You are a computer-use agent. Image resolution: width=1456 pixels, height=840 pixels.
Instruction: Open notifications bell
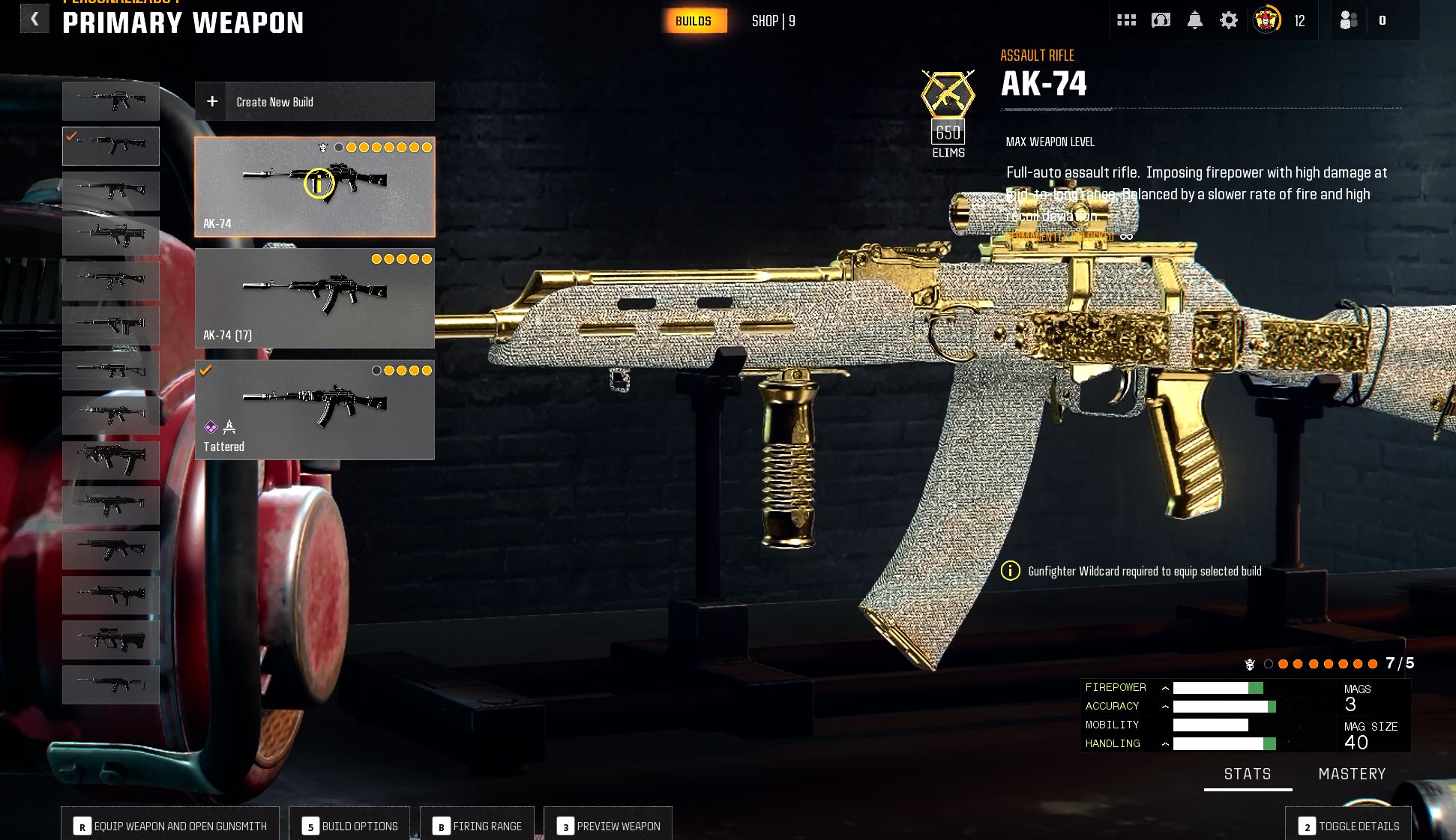pyautogui.click(x=1195, y=20)
